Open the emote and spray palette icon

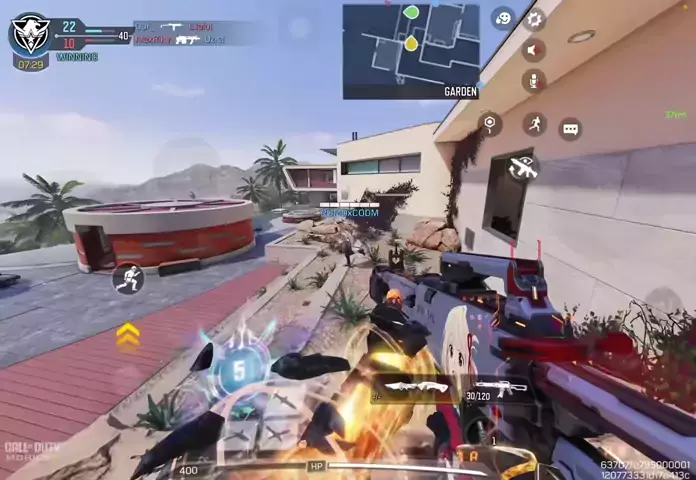click(x=503, y=18)
